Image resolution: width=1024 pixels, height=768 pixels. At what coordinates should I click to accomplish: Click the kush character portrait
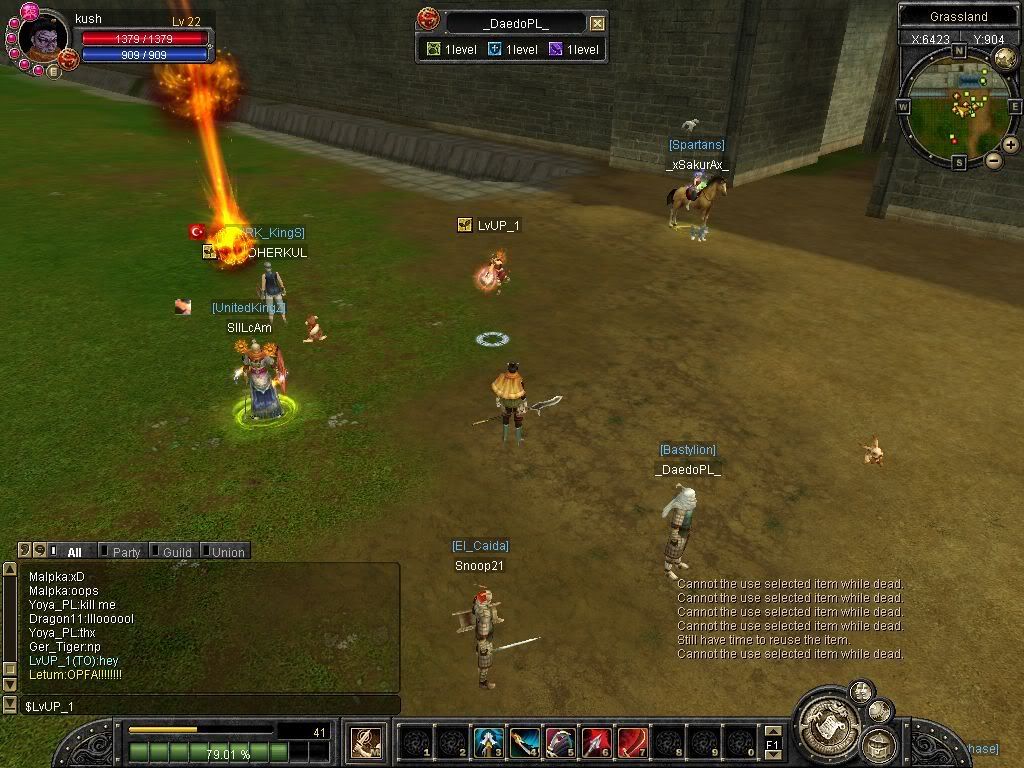pyautogui.click(x=42, y=41)
